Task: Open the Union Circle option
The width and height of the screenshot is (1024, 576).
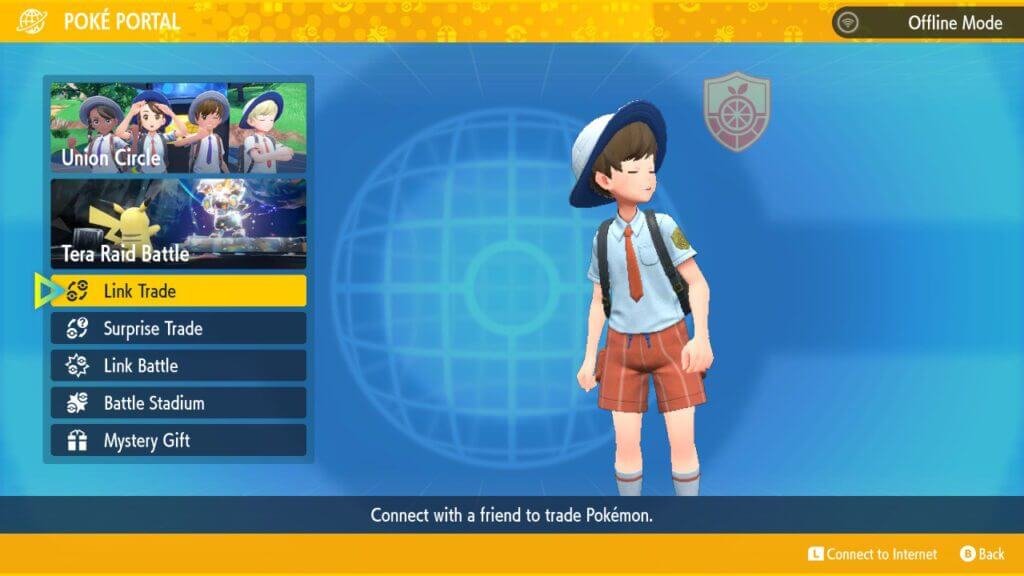Action: 178,128
